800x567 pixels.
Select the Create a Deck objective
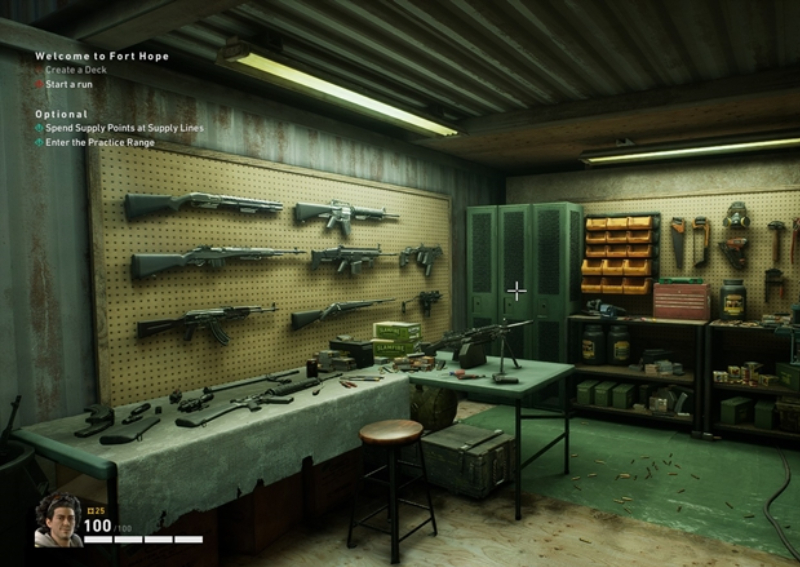click(78, 70)
